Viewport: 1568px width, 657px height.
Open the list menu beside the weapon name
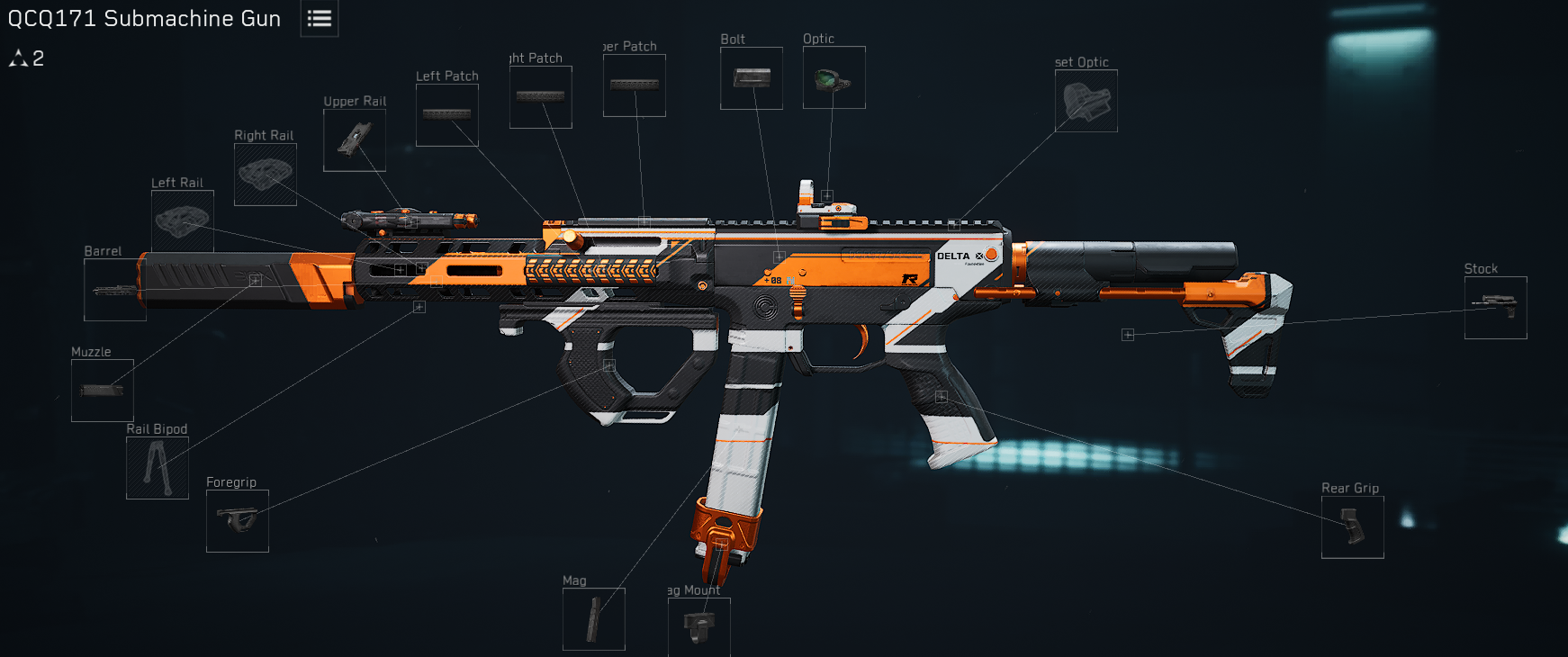coord(320,19)
